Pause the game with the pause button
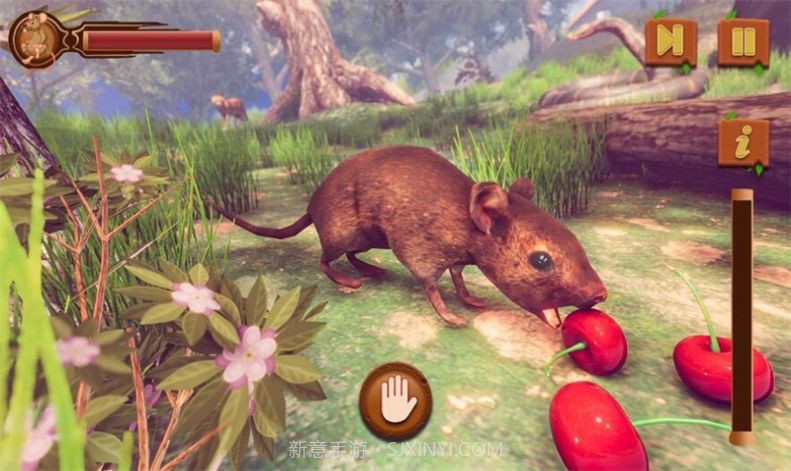This screenshot has width=791, height=471. pyautogui.click(x=743, y=42)
